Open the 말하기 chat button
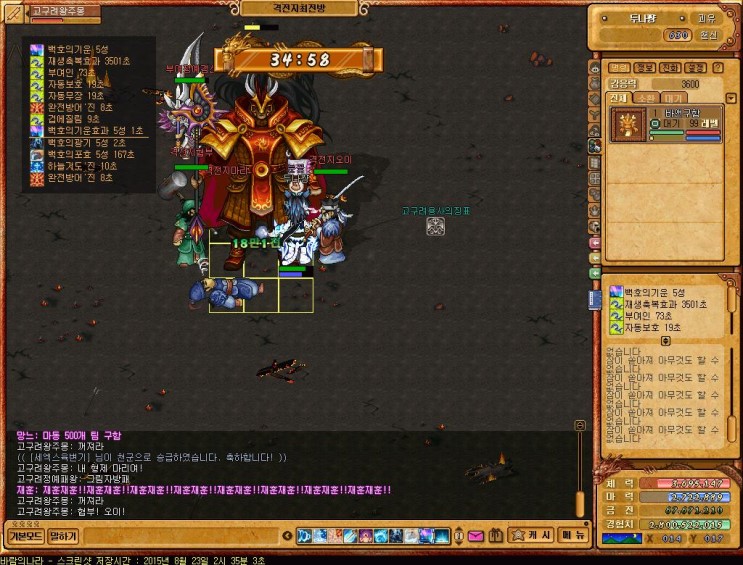The height and width of the screenshot is (565, 743). tap(63, 536)
